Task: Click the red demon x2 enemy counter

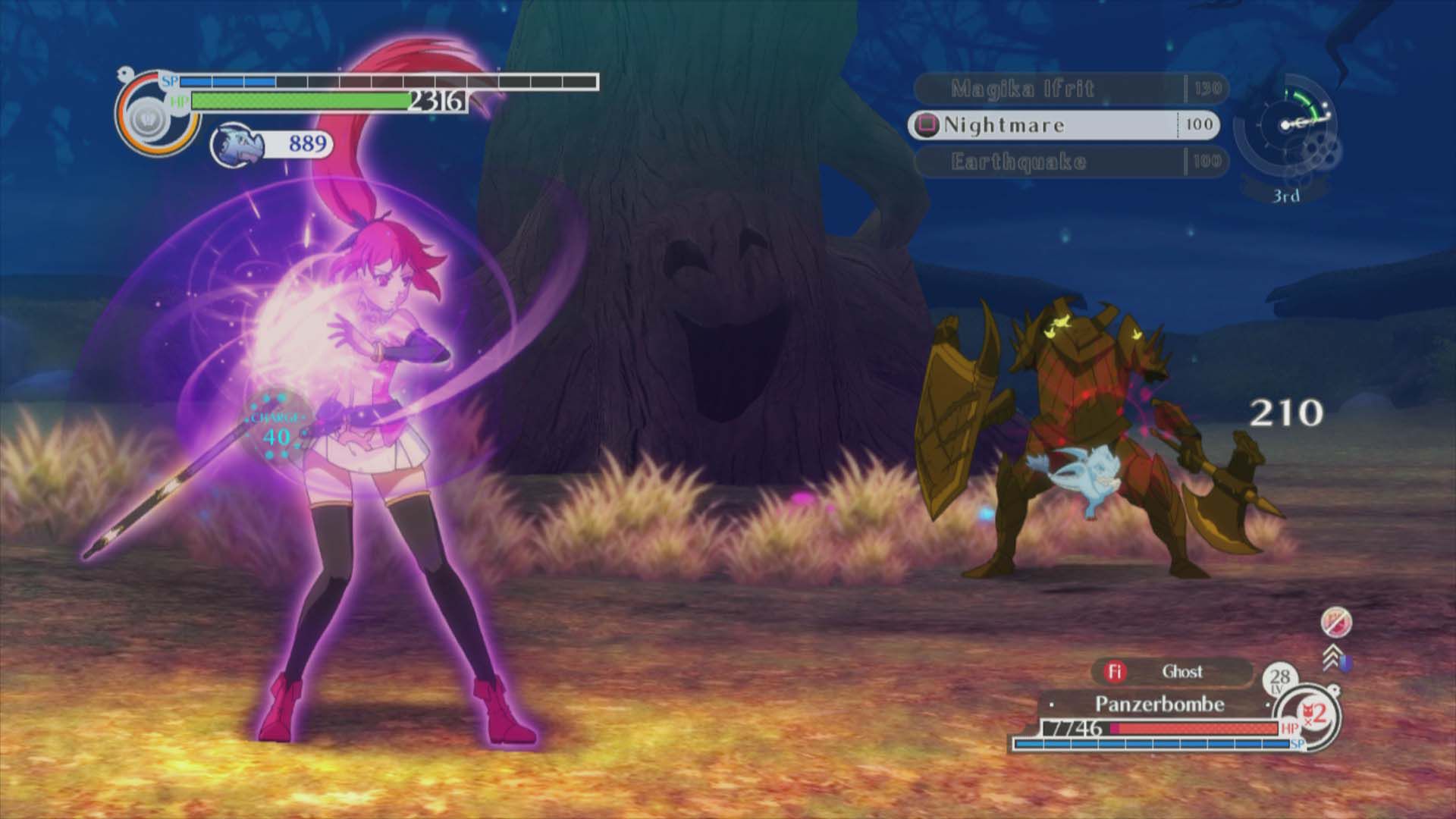Action: (x=1314, y=713)
